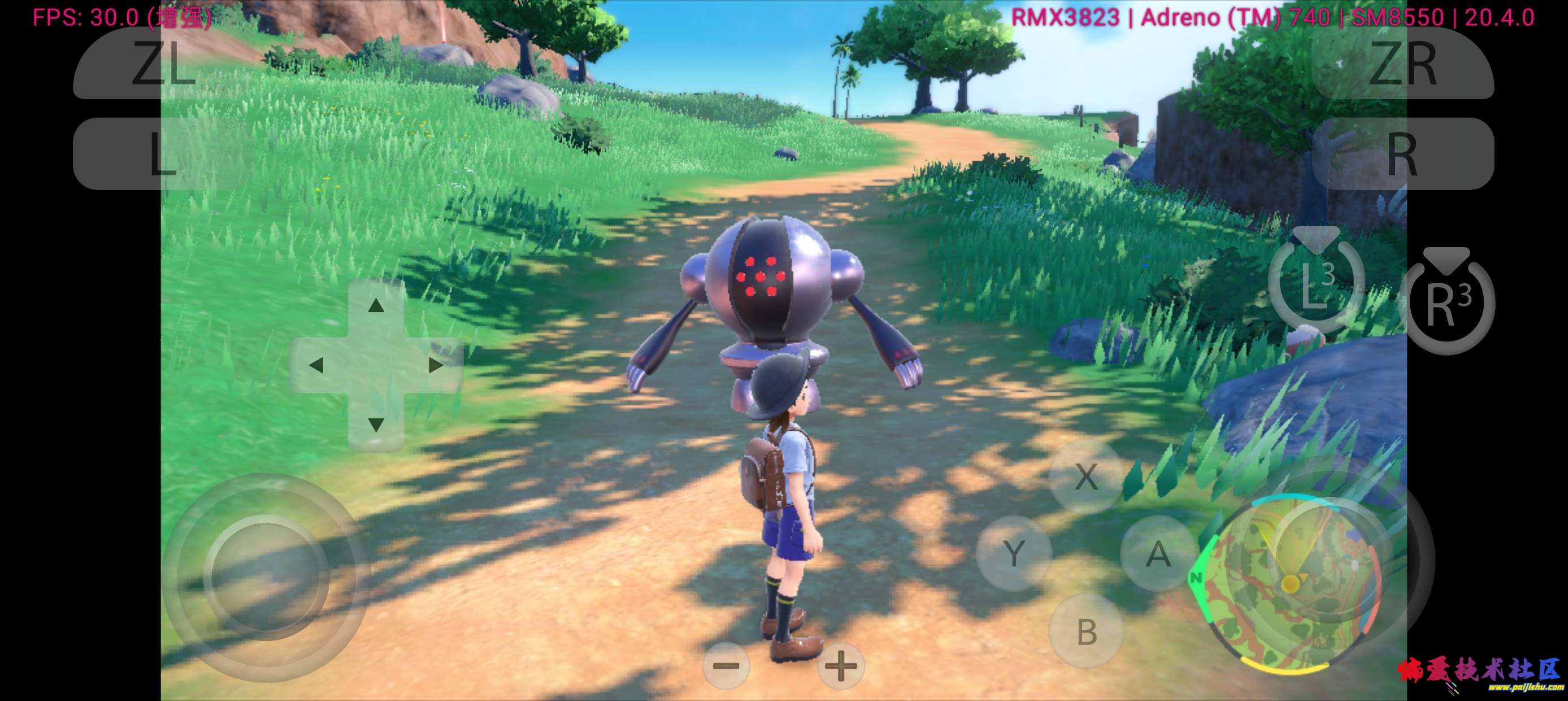
Task: Click the D-pad left arrow
Action: [317, 365]
